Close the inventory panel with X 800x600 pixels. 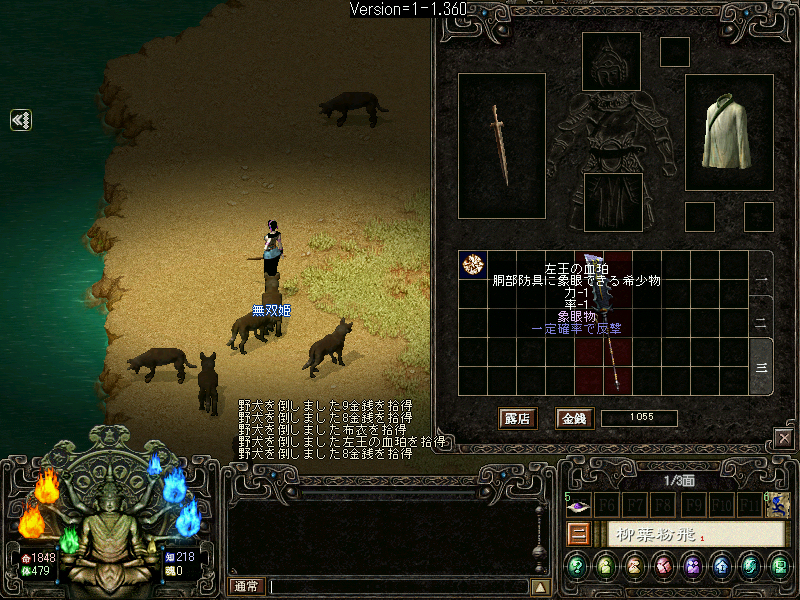coord(784,438)
